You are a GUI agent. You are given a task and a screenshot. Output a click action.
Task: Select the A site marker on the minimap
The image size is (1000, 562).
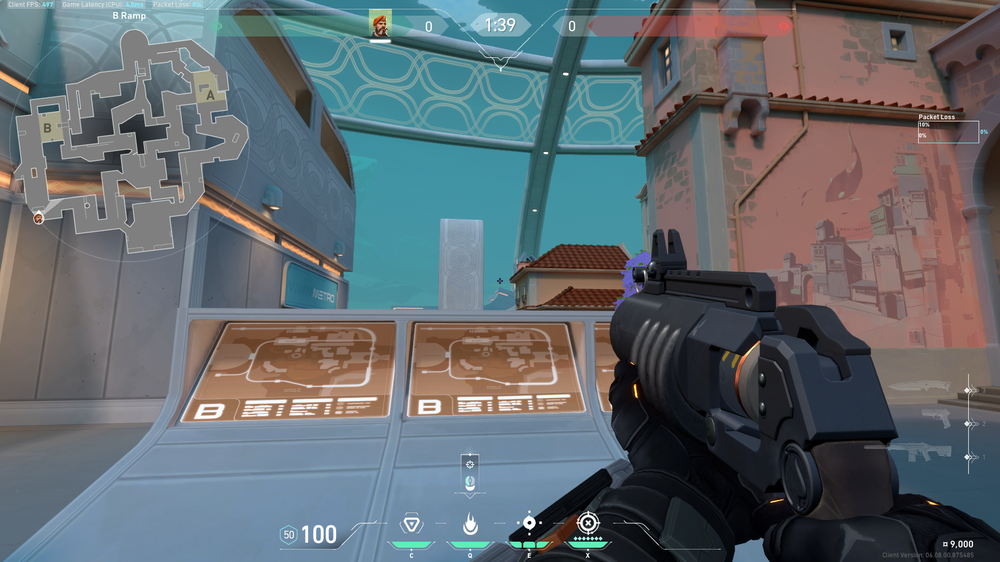click(209, 93)
